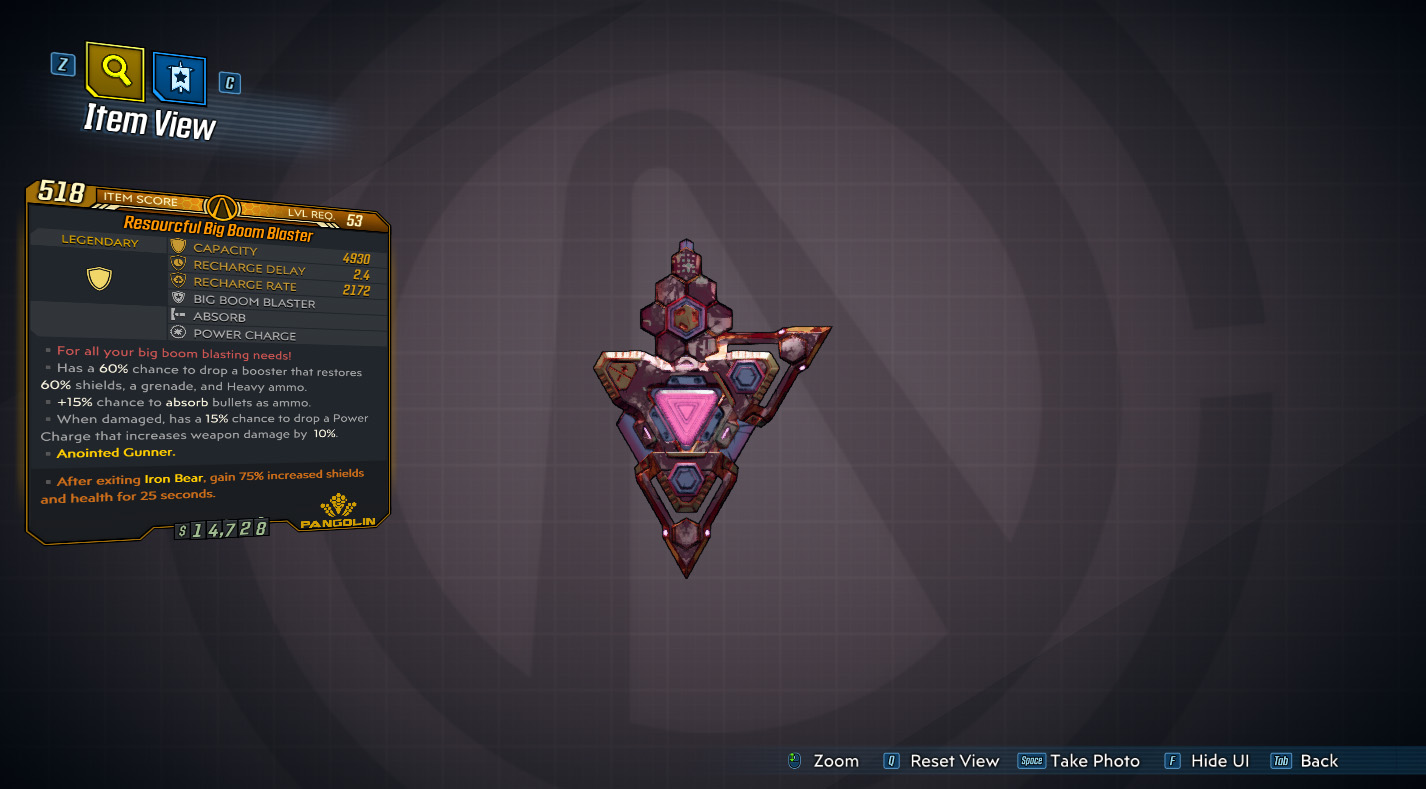
Task: Activate Take Photo with the Space control
Action: click(1032, 760)
